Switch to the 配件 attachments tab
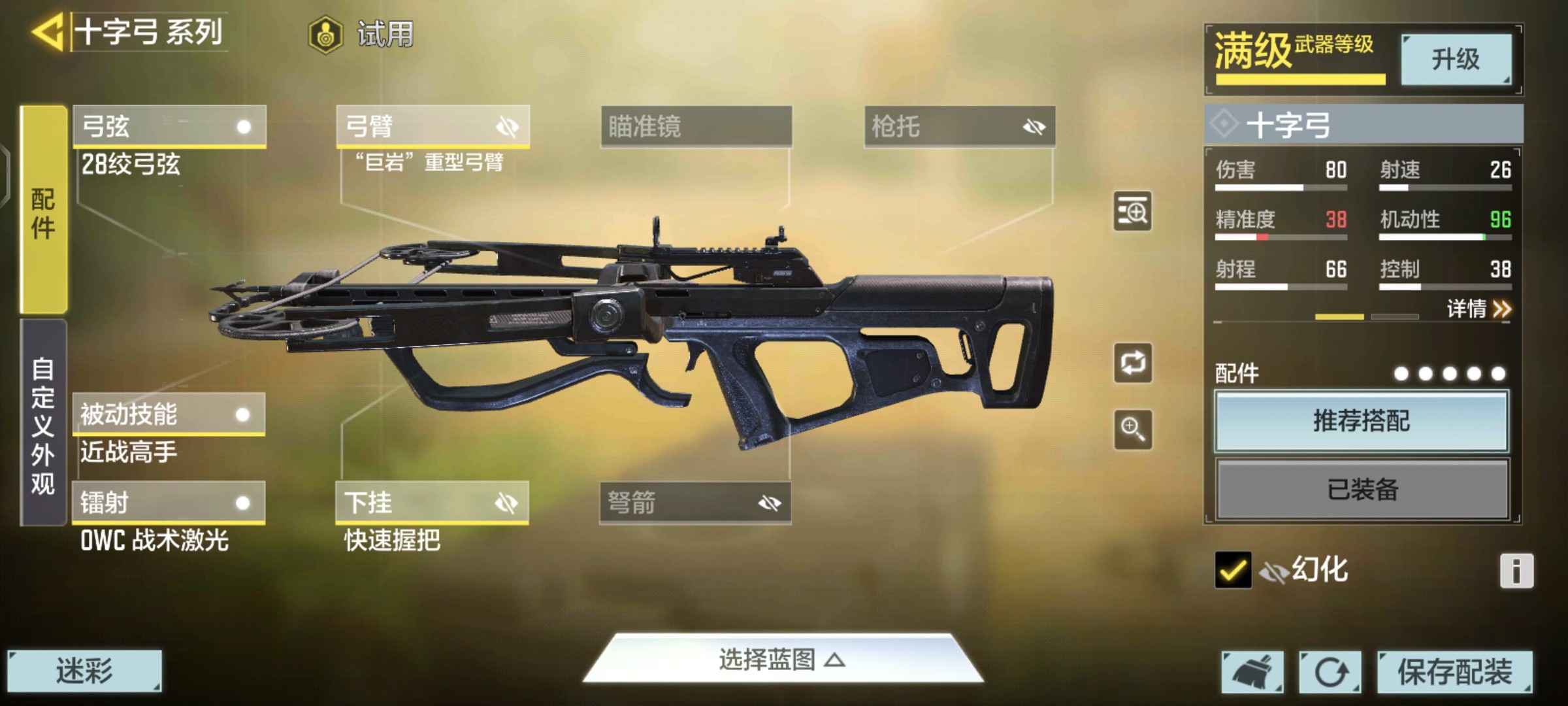Viewport: 1568px width, 706px height. click(43, 210)
